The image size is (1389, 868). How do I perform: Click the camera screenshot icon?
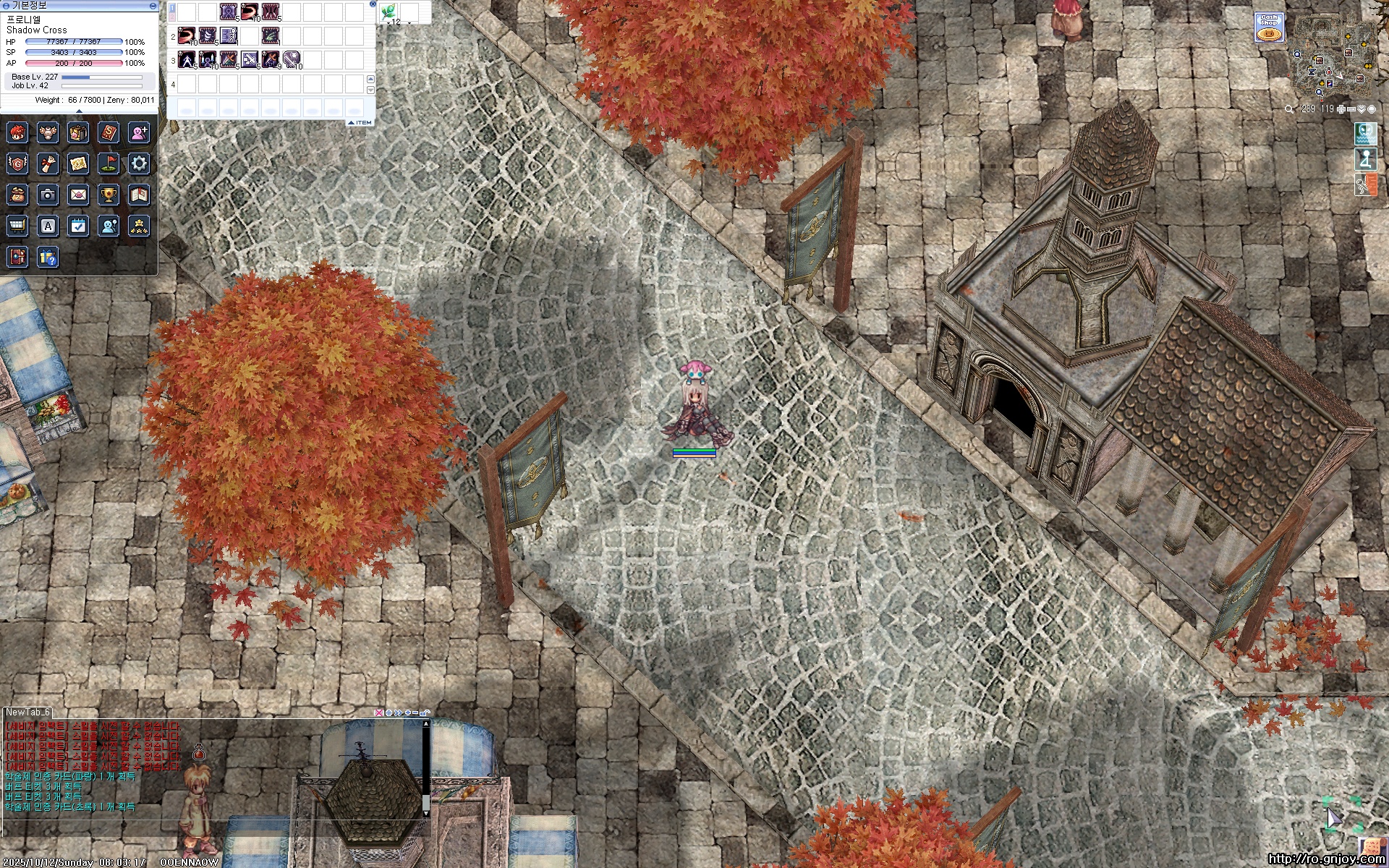(48, 195)
